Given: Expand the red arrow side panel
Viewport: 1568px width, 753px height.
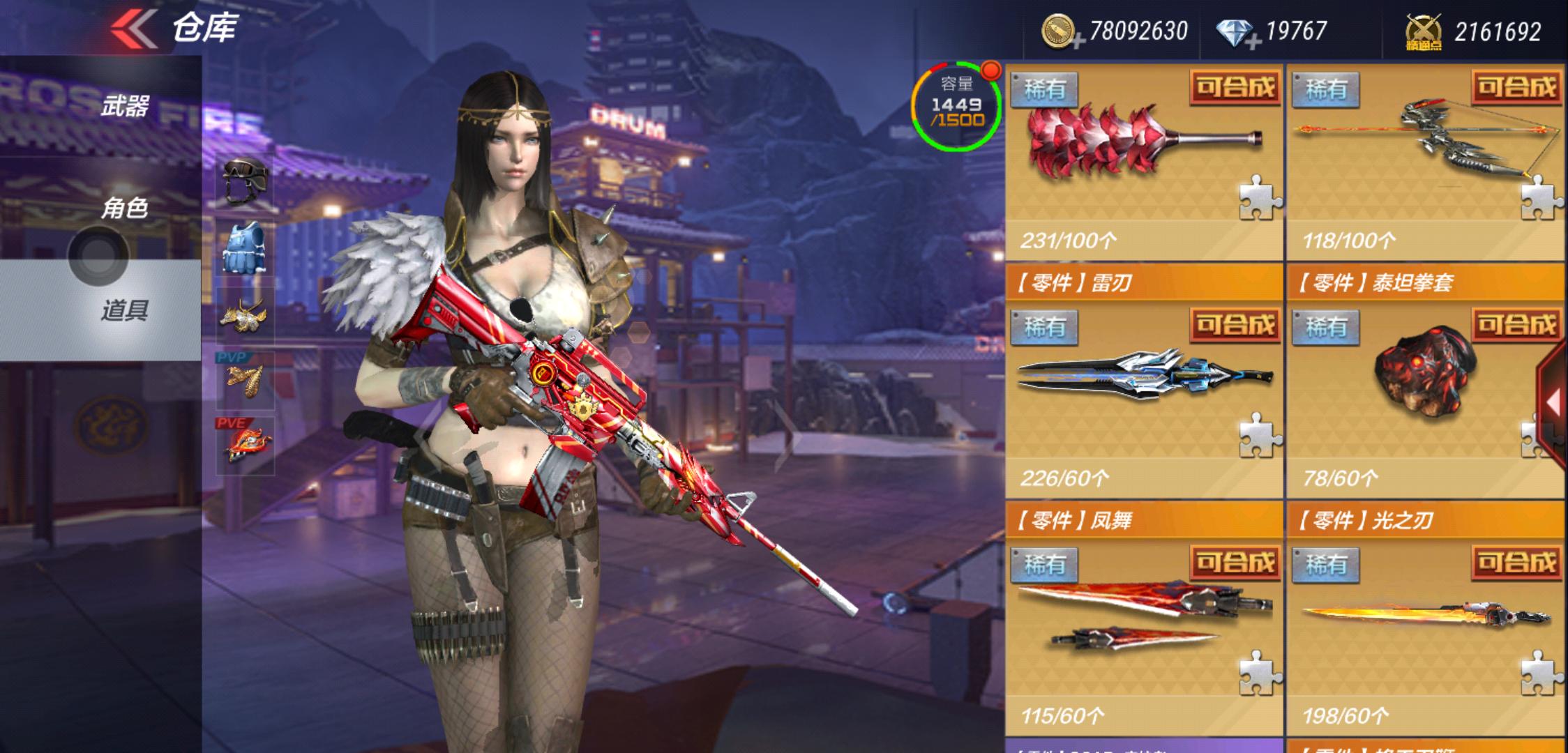Looking at the screenshot, I should [1554, 403].
